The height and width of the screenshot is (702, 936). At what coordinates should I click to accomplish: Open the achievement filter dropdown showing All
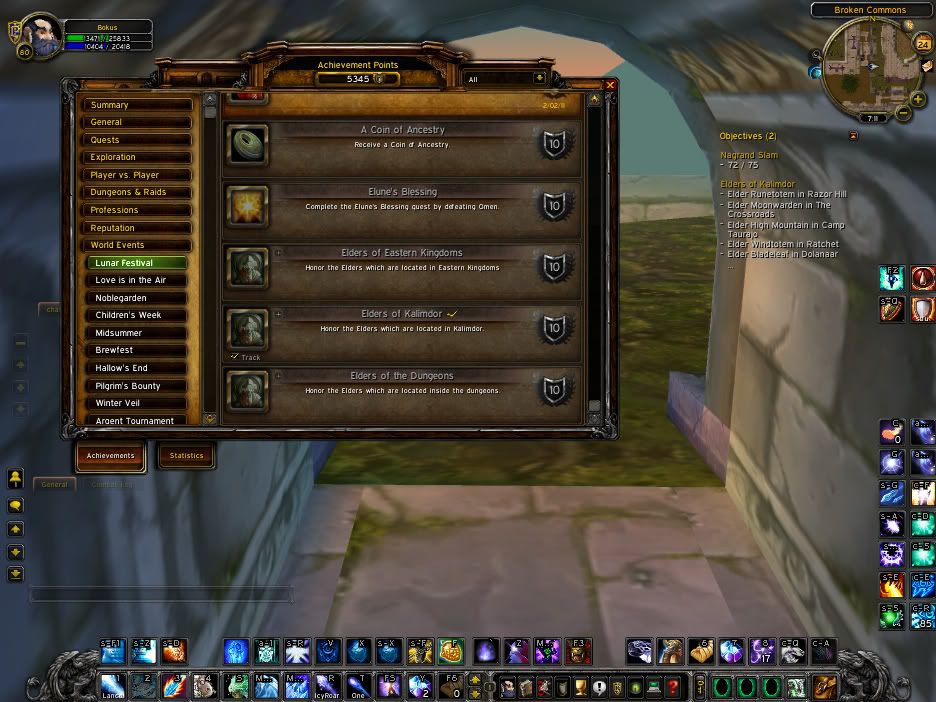pos(540,78)
